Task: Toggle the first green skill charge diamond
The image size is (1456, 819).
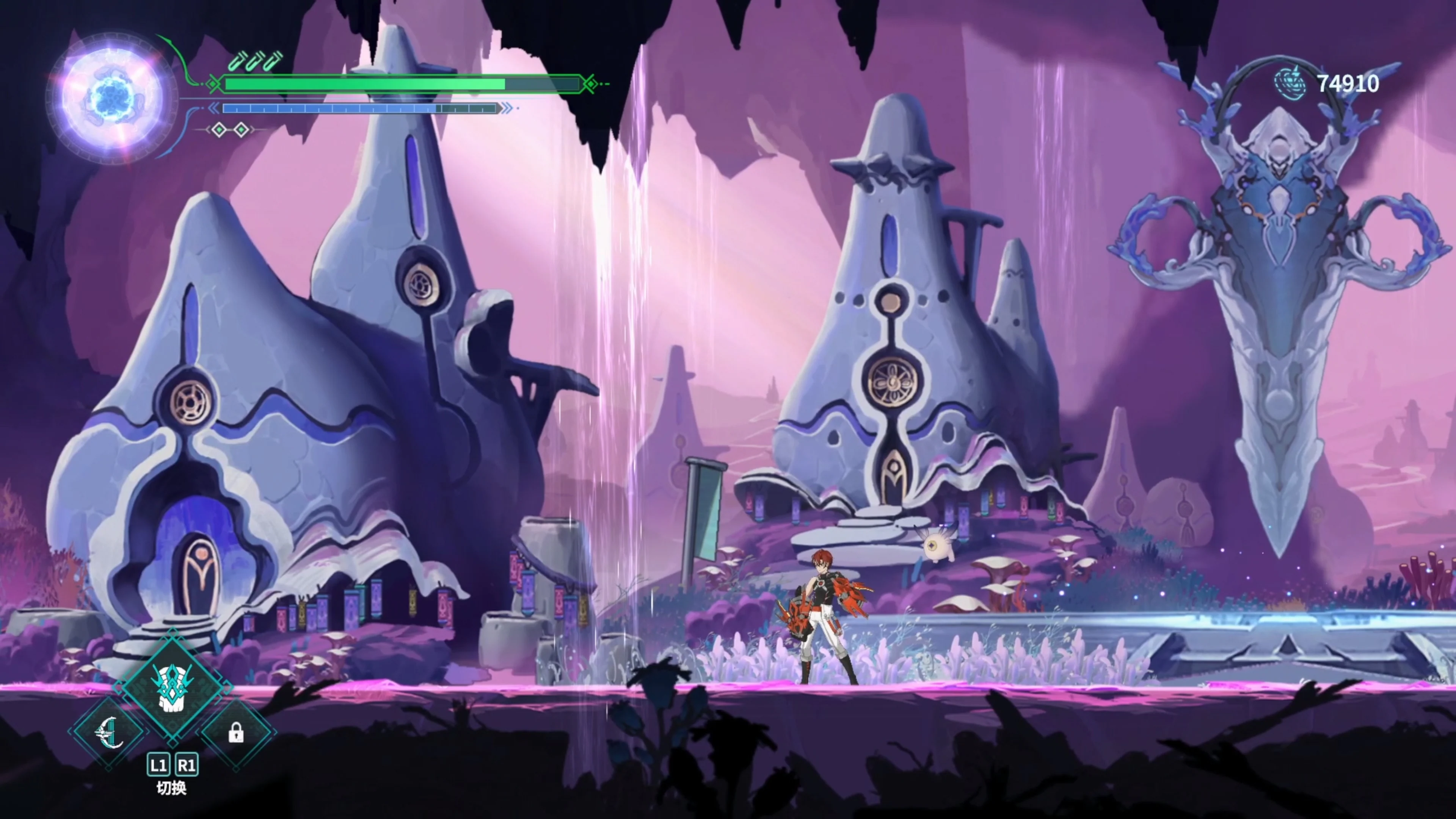Action: click(220, 129)
